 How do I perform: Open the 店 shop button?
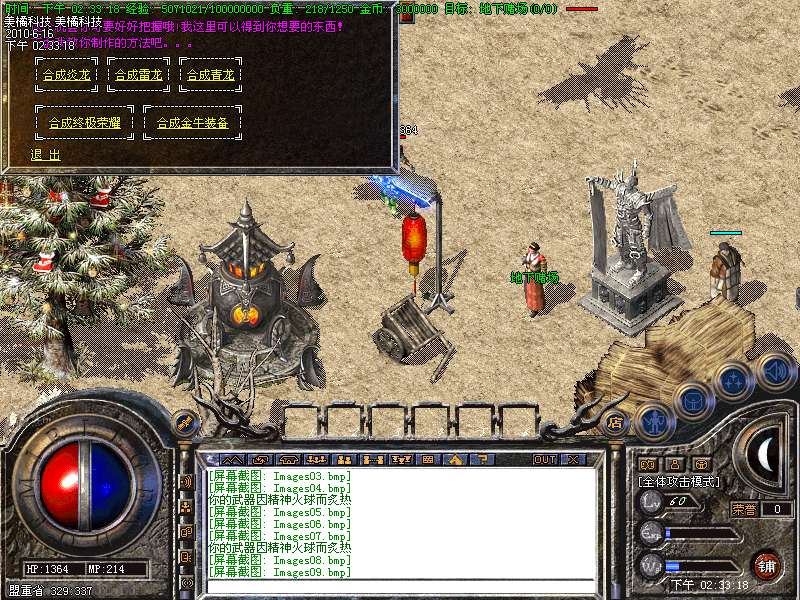pyautogui.click(x=615, y=422)
